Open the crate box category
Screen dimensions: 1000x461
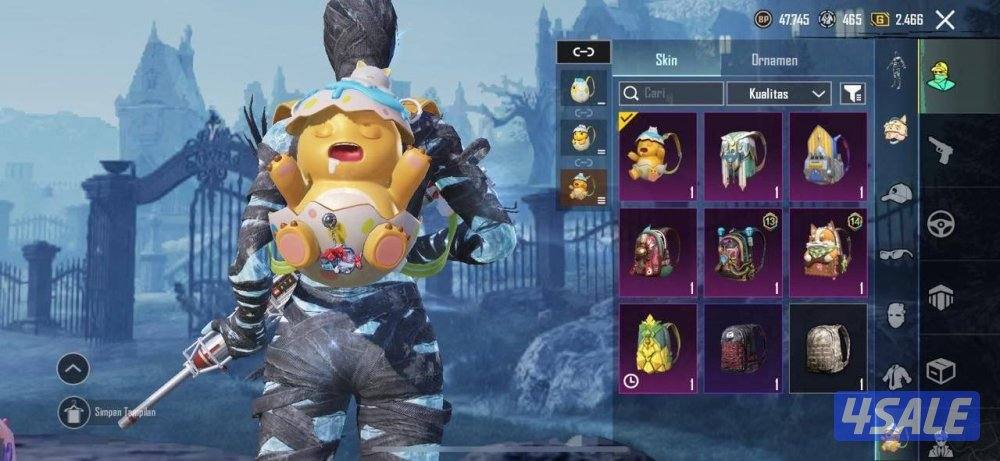pyautogui.click(x=941, y=372)
